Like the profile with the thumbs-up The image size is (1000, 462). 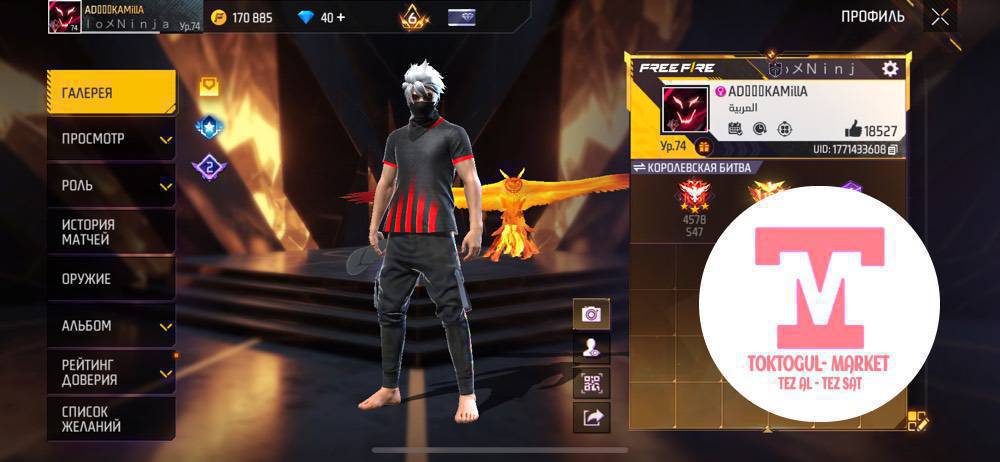click(x=852, y=129)
